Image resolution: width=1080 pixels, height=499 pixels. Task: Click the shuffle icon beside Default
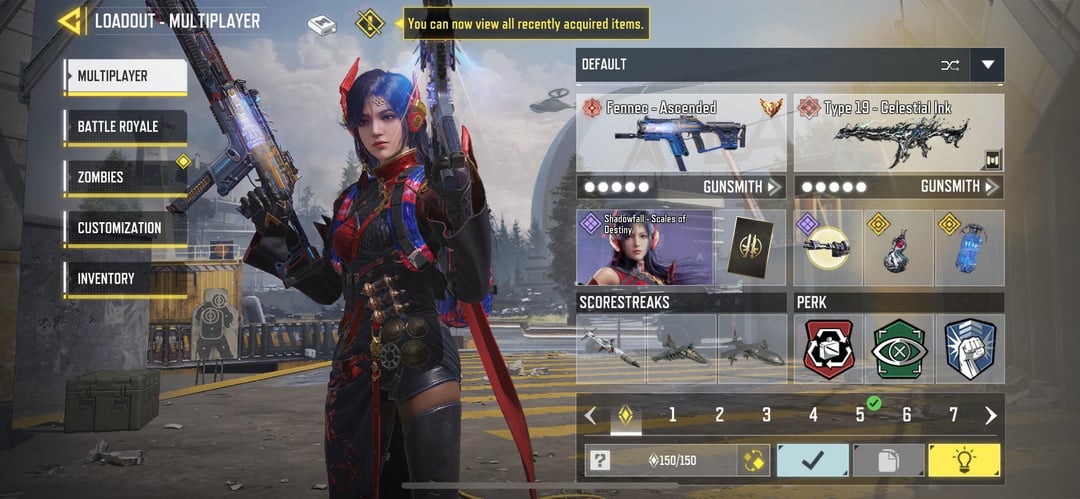[x=949, y=65]
